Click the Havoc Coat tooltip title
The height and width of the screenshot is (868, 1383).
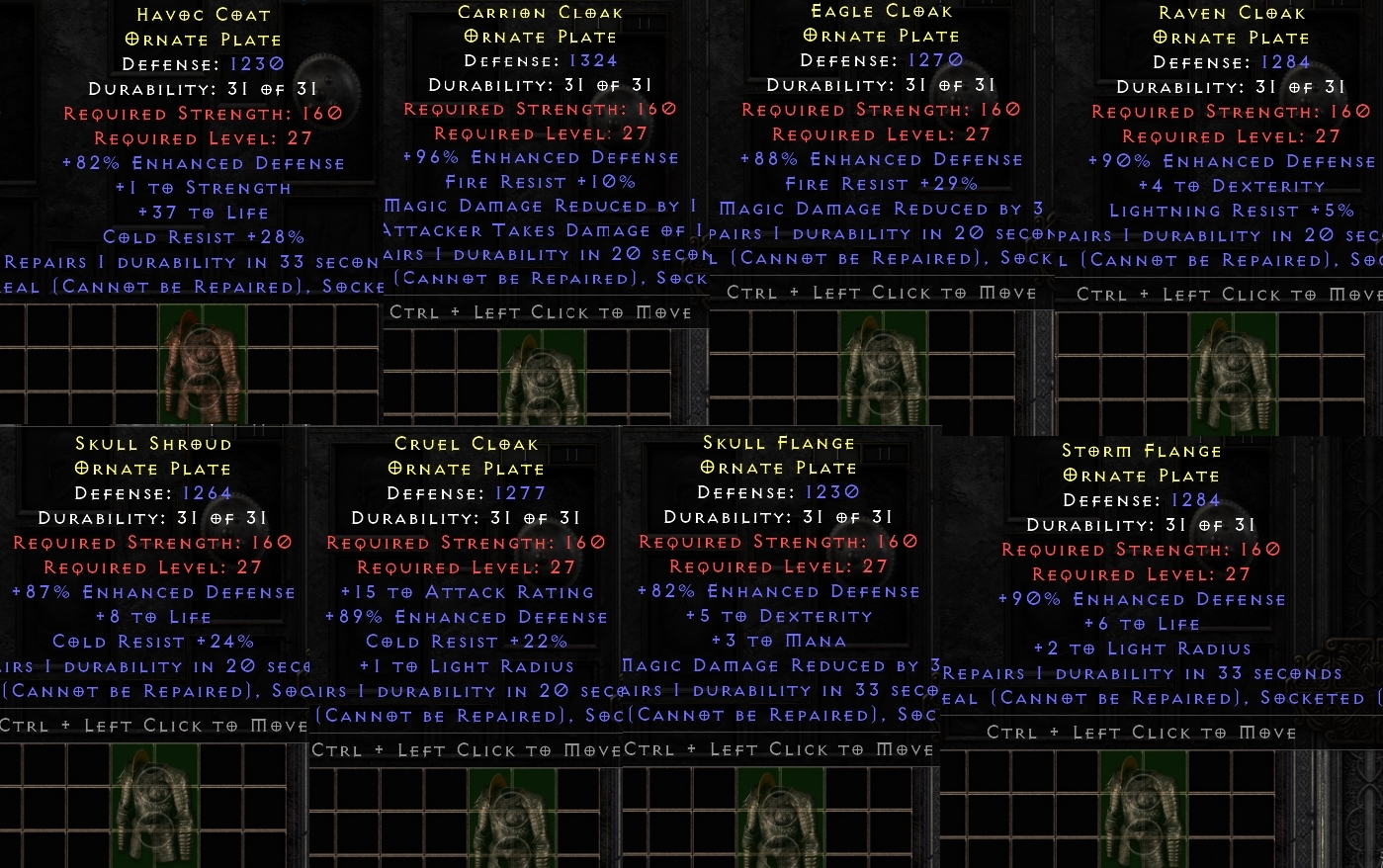pos(202,14)
